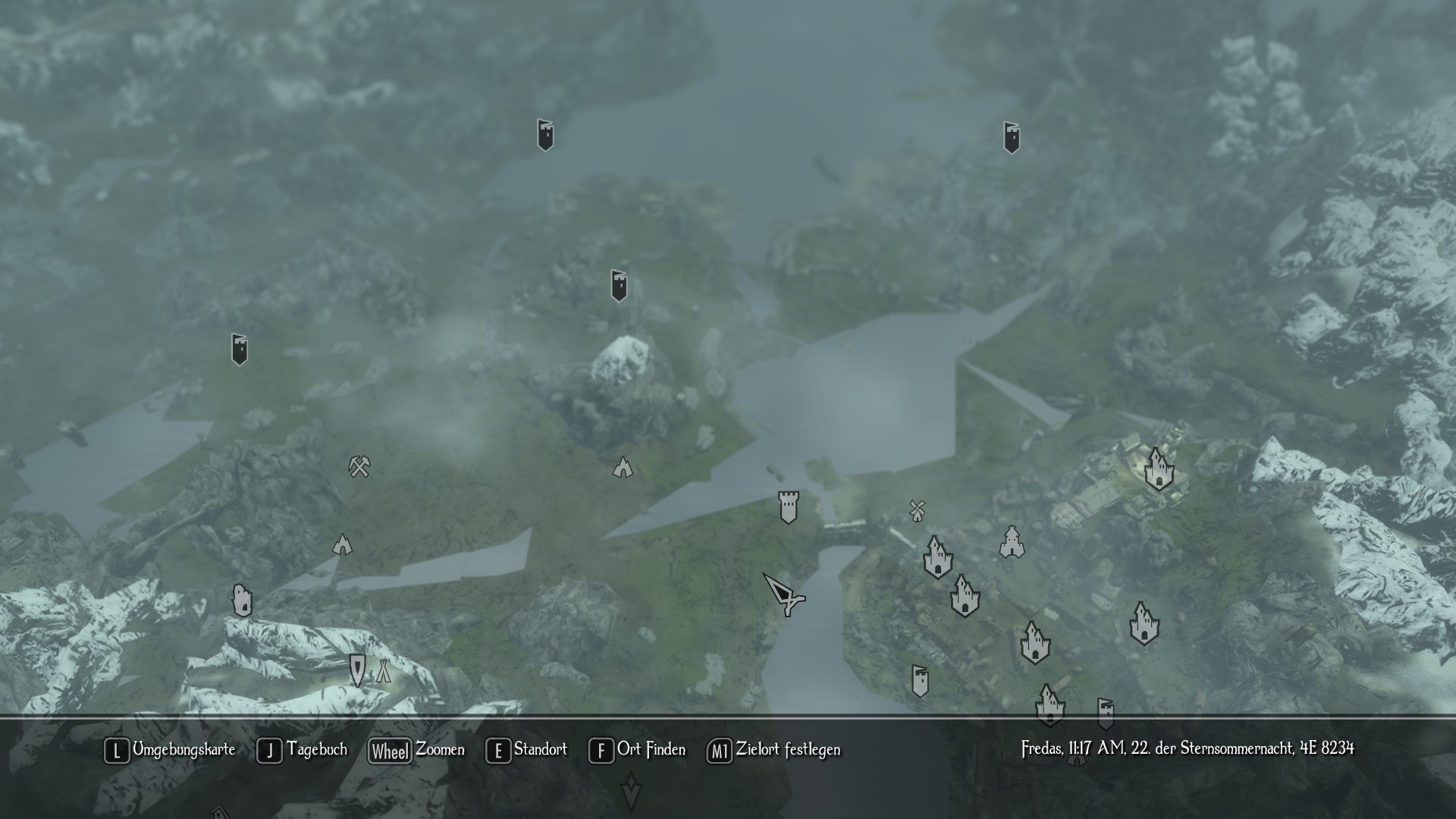Click the windmill map marker

pos(918,510)
